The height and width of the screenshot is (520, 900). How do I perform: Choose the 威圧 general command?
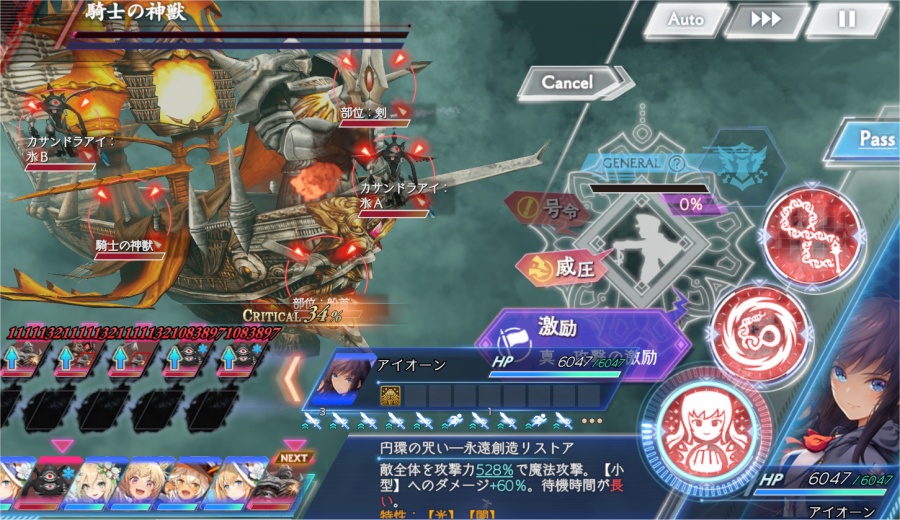(x=551, y=267)
